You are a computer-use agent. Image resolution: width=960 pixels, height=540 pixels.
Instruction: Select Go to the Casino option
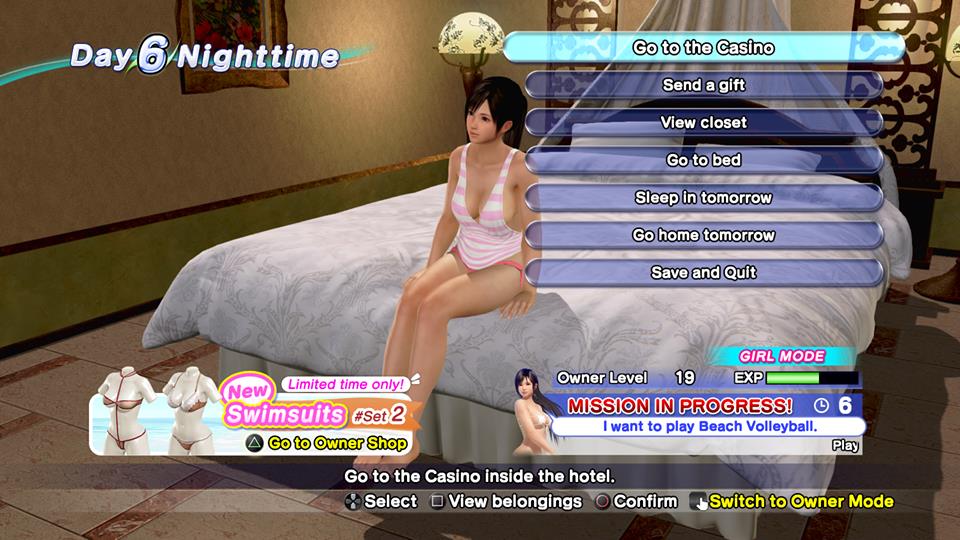704,48
